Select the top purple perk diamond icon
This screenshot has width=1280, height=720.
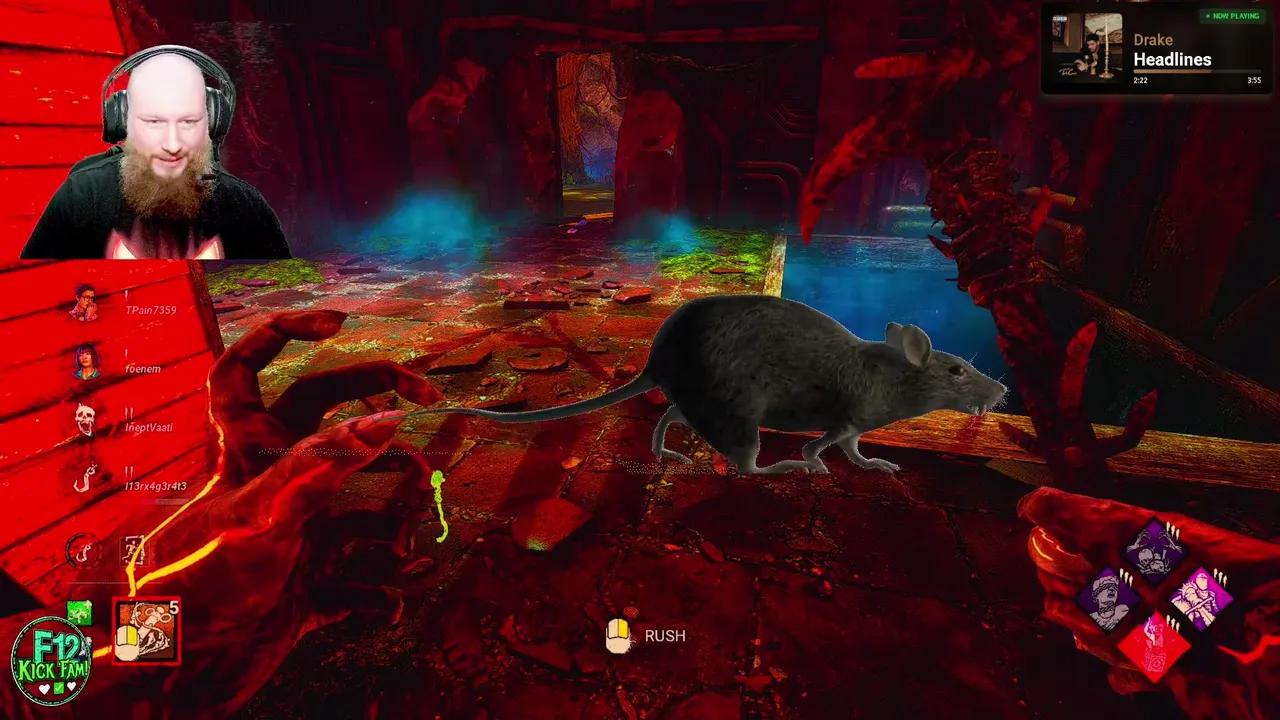pyautogui.click(x=1152, y=550)
